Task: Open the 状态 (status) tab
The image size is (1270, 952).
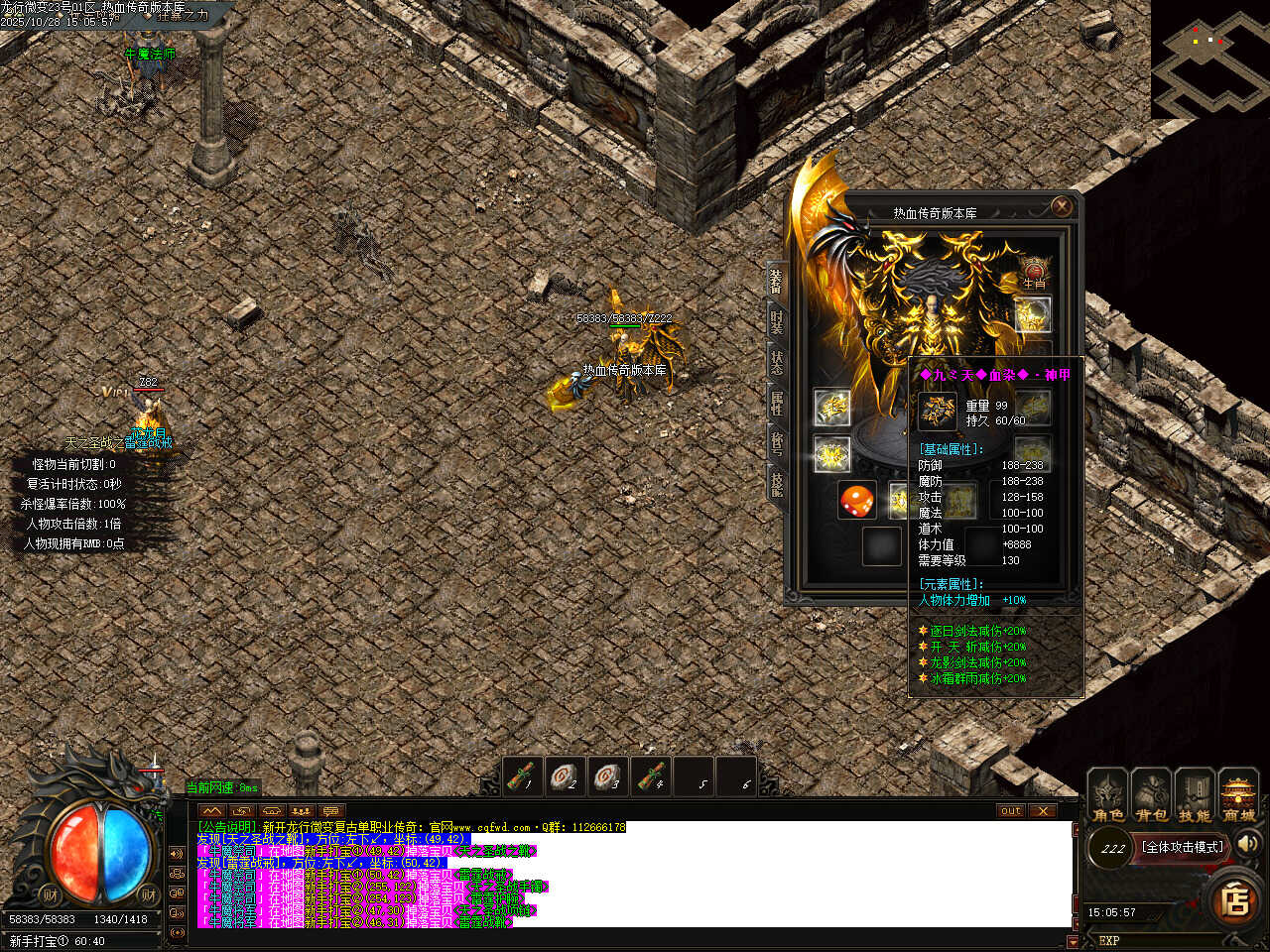Action: pyautogui.click(x=776, y=362)
